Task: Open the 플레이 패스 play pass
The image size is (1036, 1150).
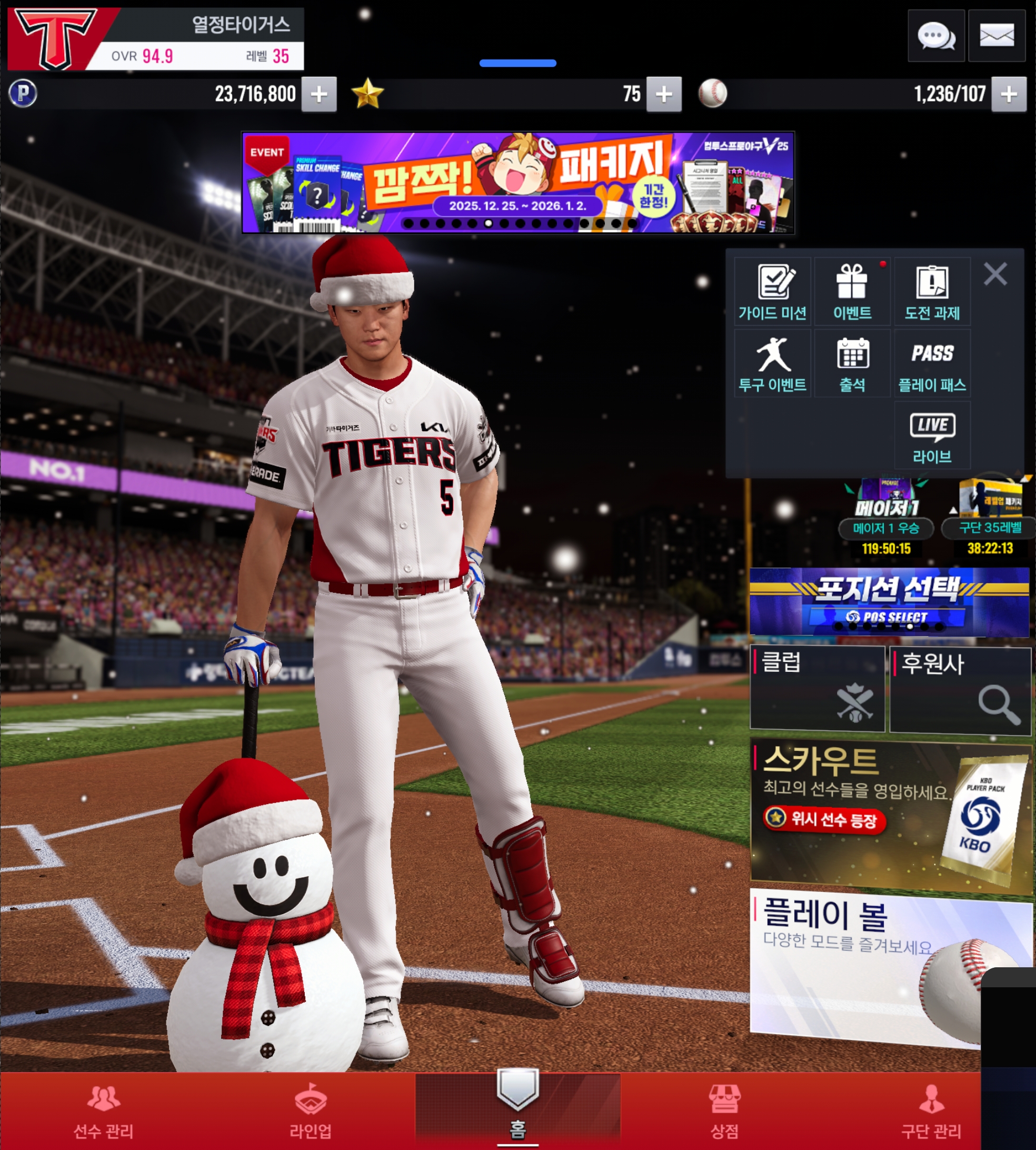Action: click(x=932, y=364)
